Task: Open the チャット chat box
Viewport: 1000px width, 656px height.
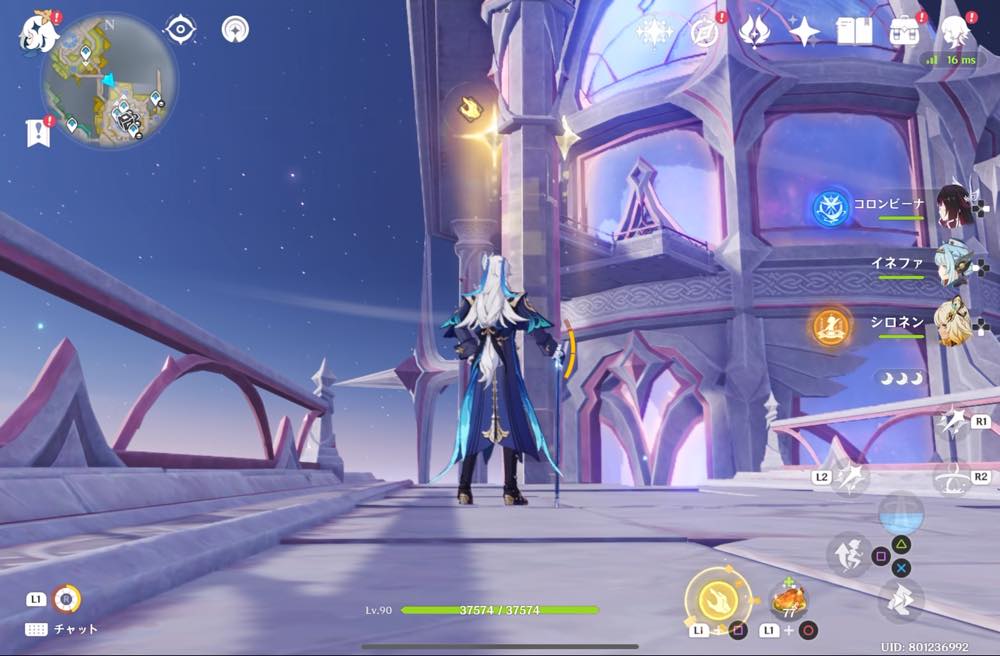Action: click(x=60, y=629)
